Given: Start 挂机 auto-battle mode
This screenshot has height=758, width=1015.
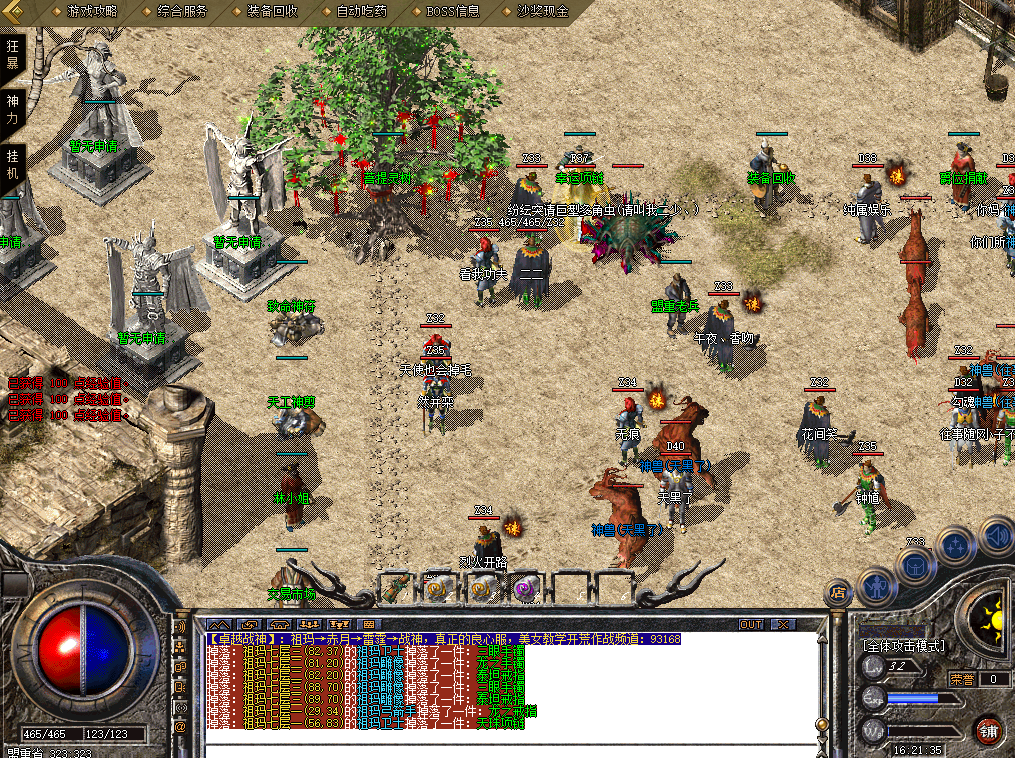Looking at the screenshot, I should tap(13, 164).
